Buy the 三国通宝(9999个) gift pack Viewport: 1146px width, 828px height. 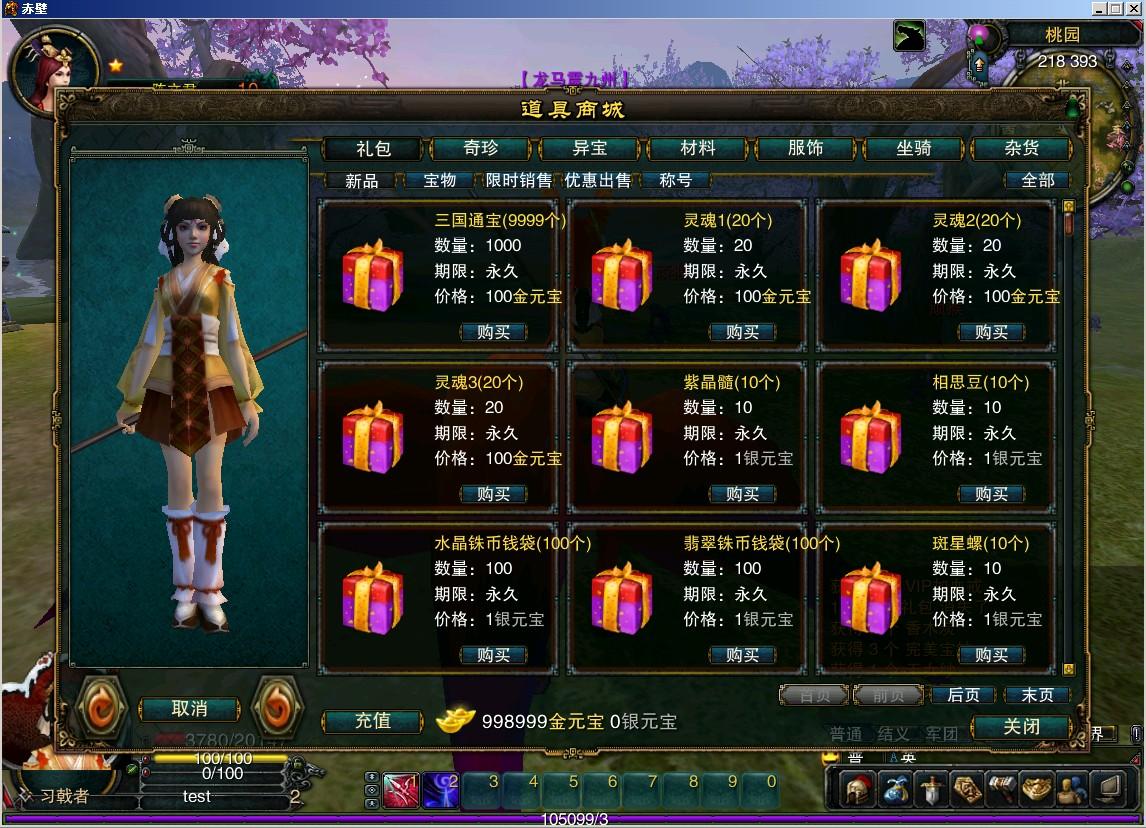tap(493, 332)
